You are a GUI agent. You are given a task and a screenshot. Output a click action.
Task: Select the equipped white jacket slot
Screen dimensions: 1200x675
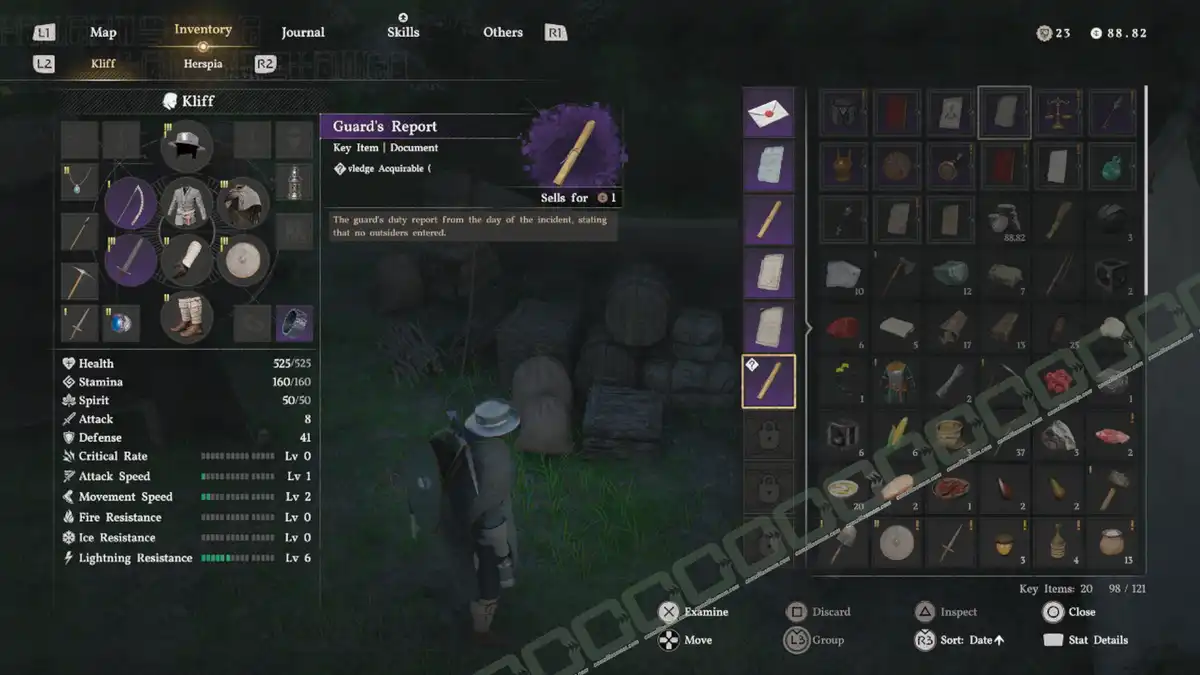(186, 203)
